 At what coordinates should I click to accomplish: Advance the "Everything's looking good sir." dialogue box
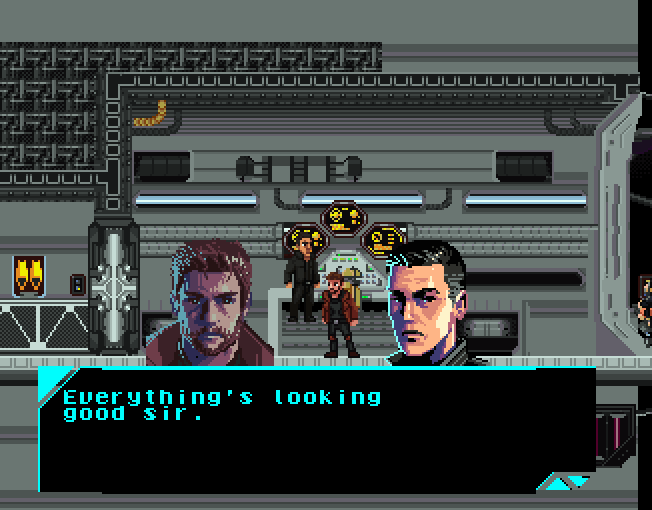pyautogui.click(x=563, y=483)
